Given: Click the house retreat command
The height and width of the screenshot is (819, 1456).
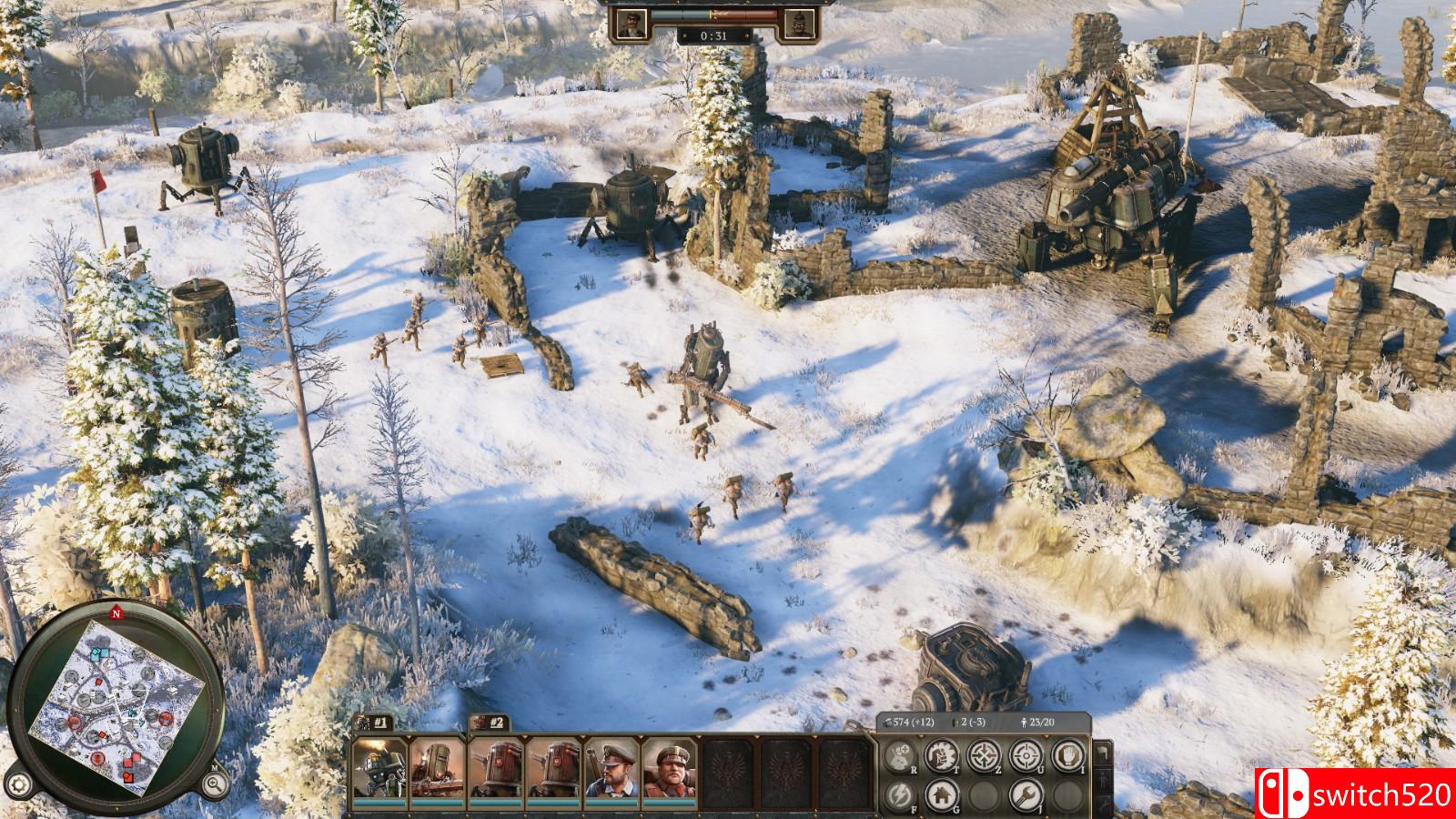Looking at the screenshot, I should tap(943, 794).
